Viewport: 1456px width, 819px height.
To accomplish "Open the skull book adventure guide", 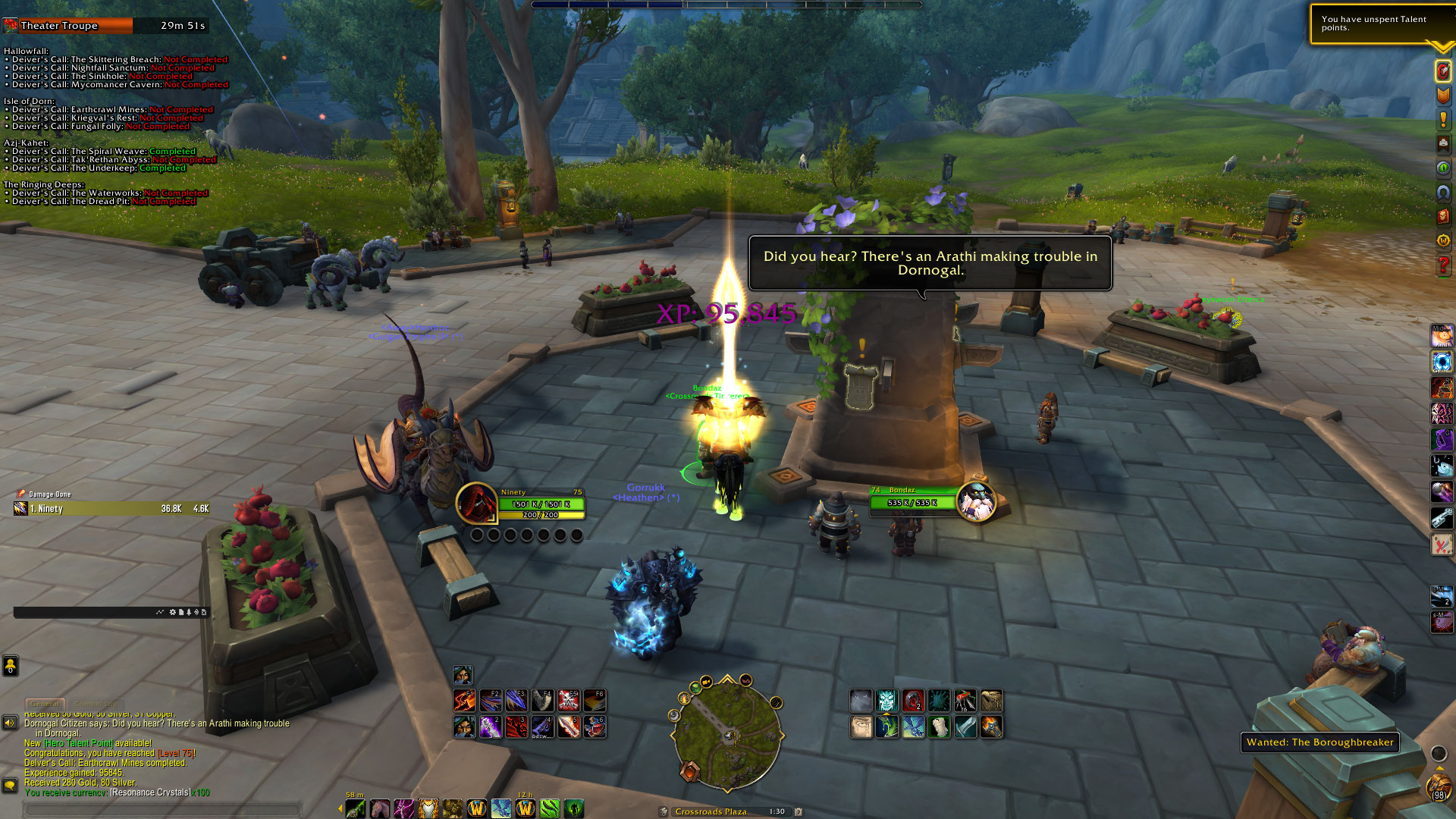I will (x=1442, y=217).
